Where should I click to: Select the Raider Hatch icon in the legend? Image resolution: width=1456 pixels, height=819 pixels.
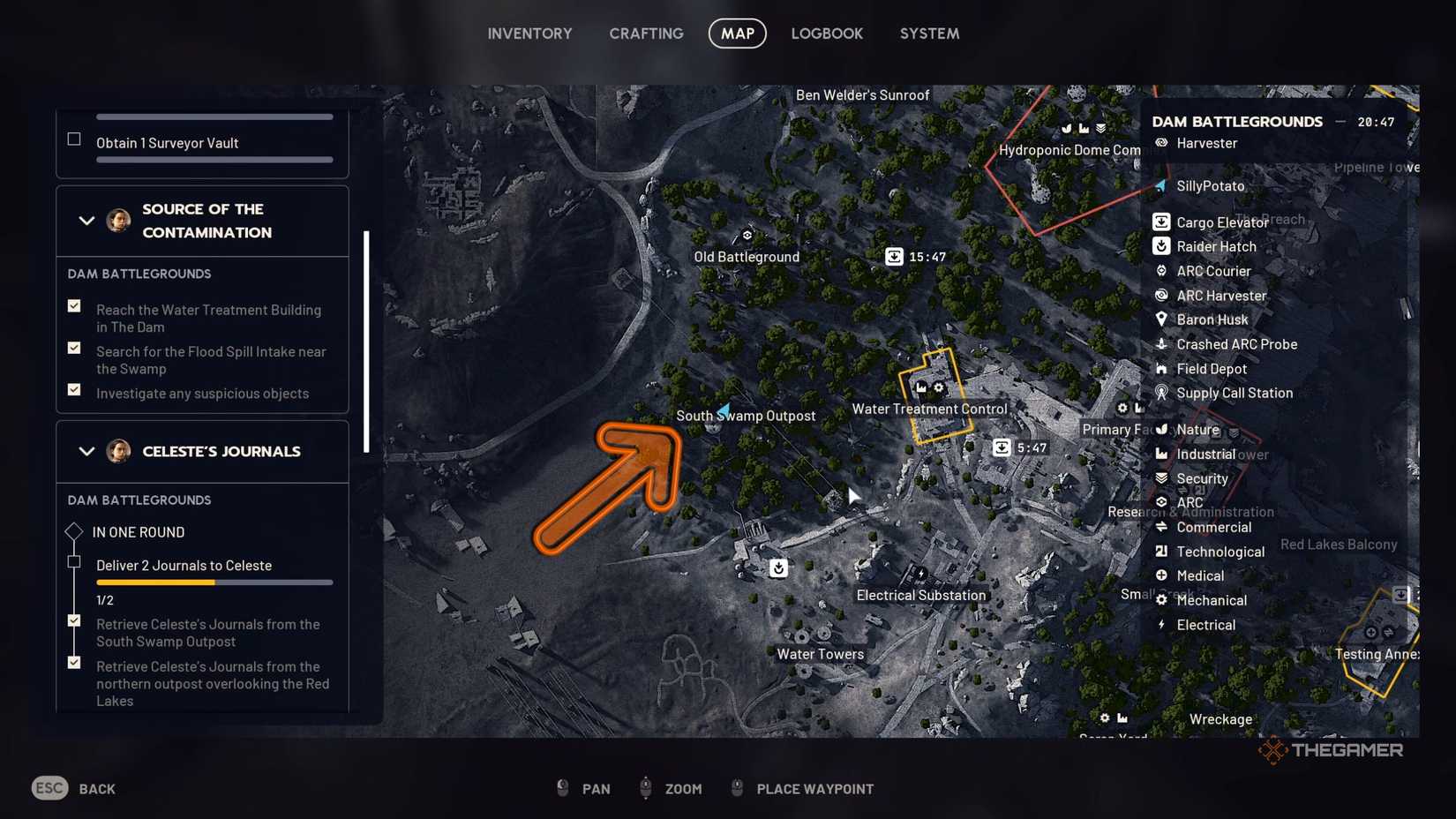pos(1163,246)
